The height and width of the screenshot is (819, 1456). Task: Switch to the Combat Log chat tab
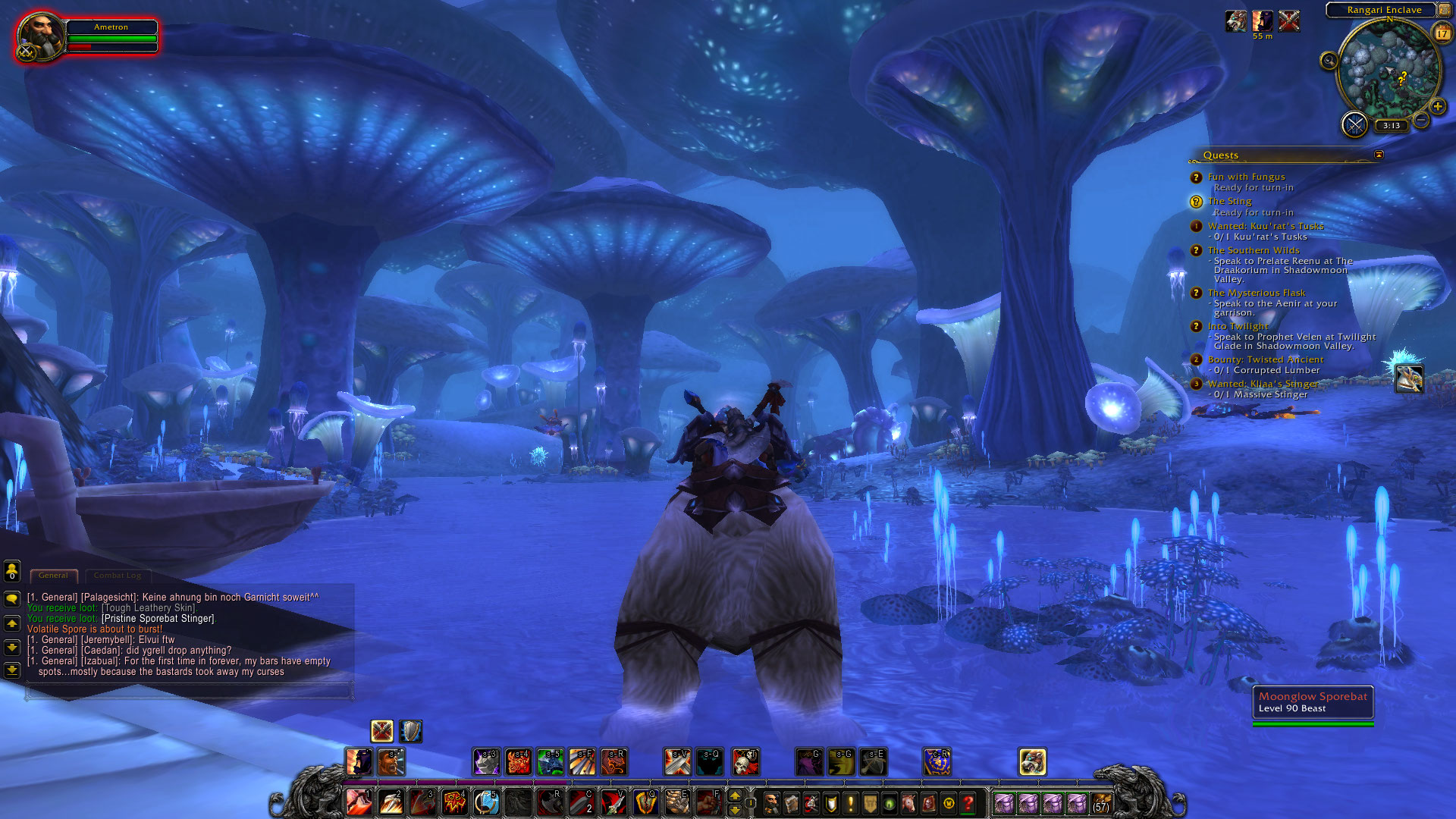click(x=118, y=576)
